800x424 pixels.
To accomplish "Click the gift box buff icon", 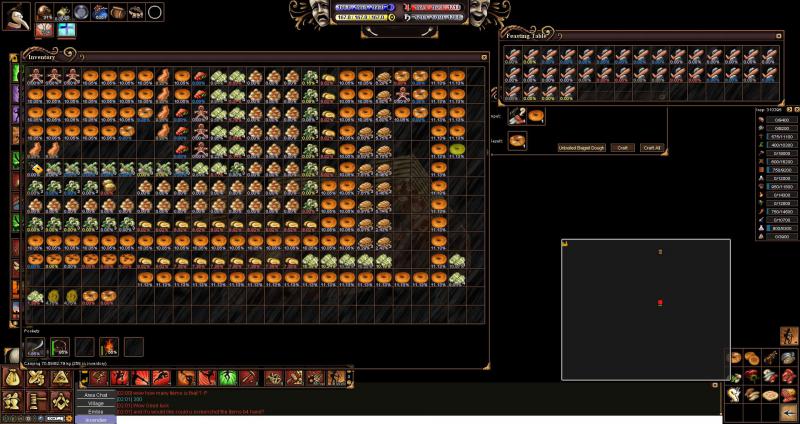I will 67,30.
